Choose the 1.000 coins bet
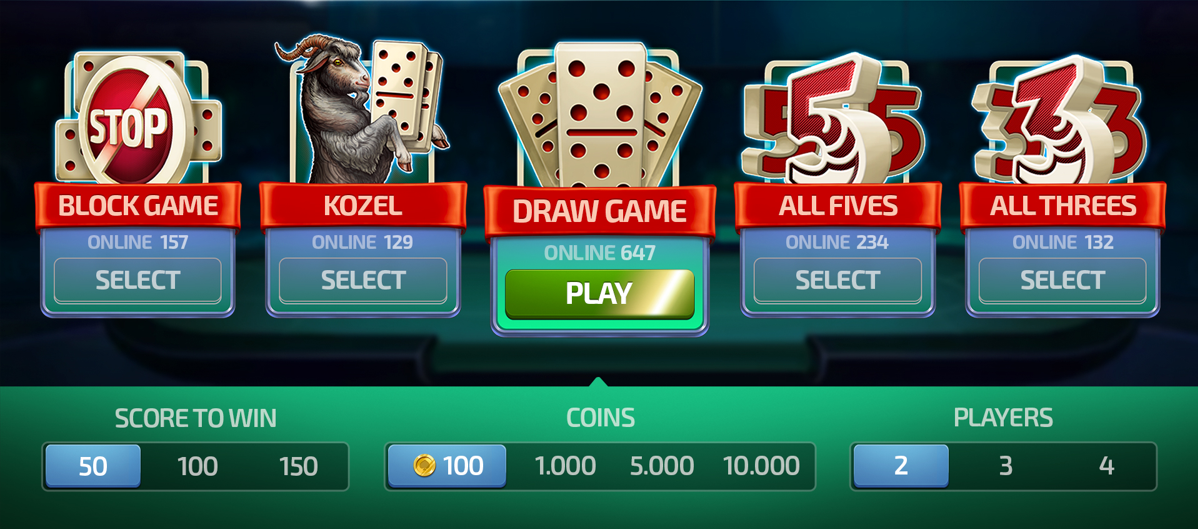This screenshot has width=1198, height=529. click(x=565, y=466)
